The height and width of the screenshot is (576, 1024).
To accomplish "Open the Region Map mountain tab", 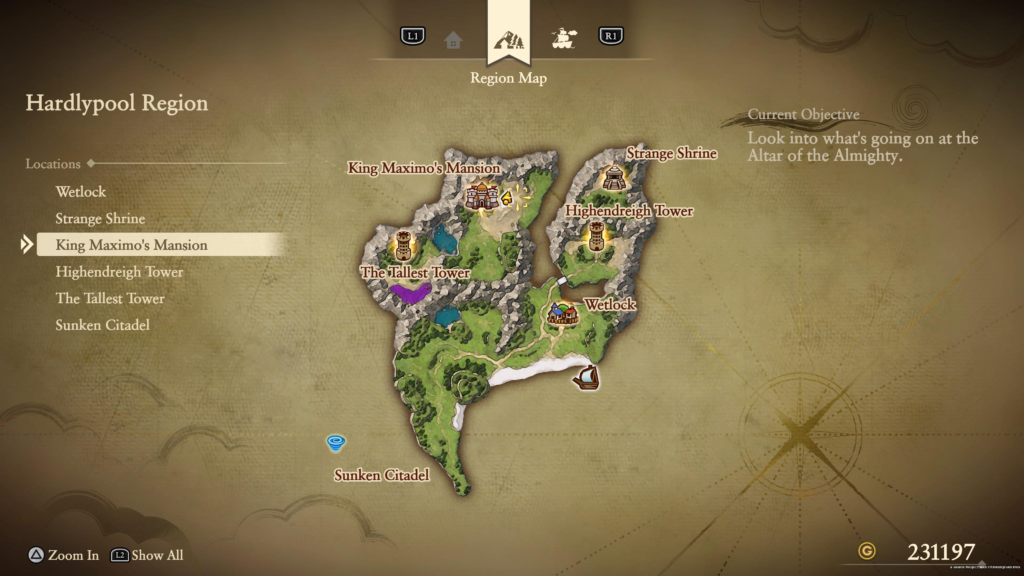I will pyautogui.click(x=507, y=42).
